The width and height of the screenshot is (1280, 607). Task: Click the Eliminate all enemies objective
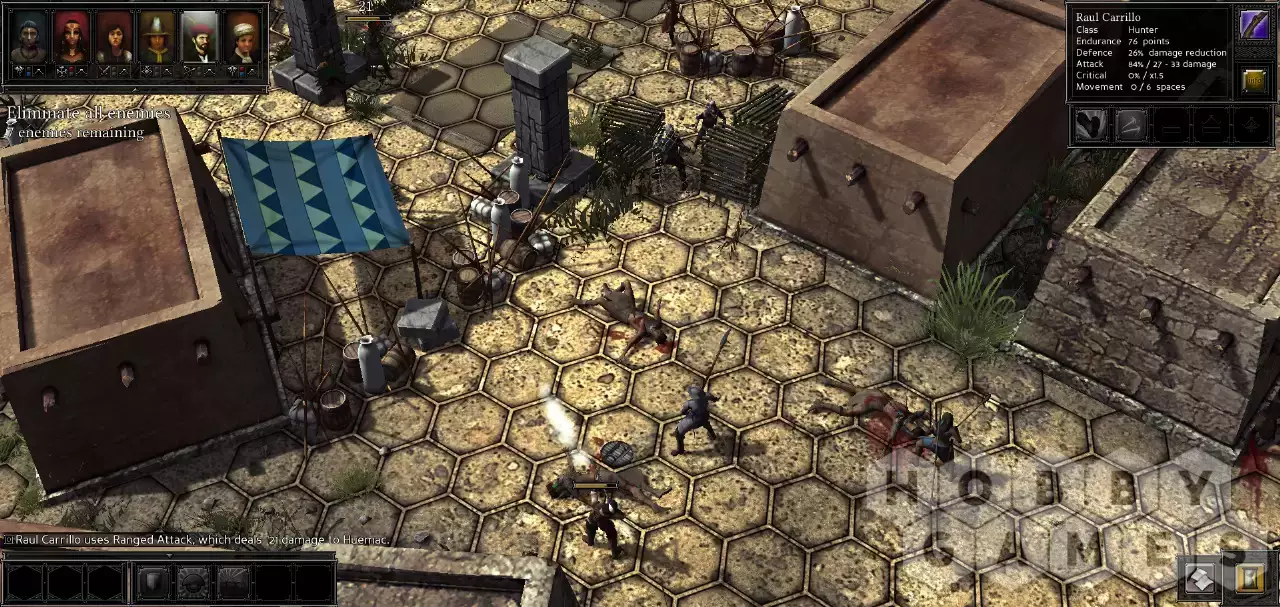[89, 113]
